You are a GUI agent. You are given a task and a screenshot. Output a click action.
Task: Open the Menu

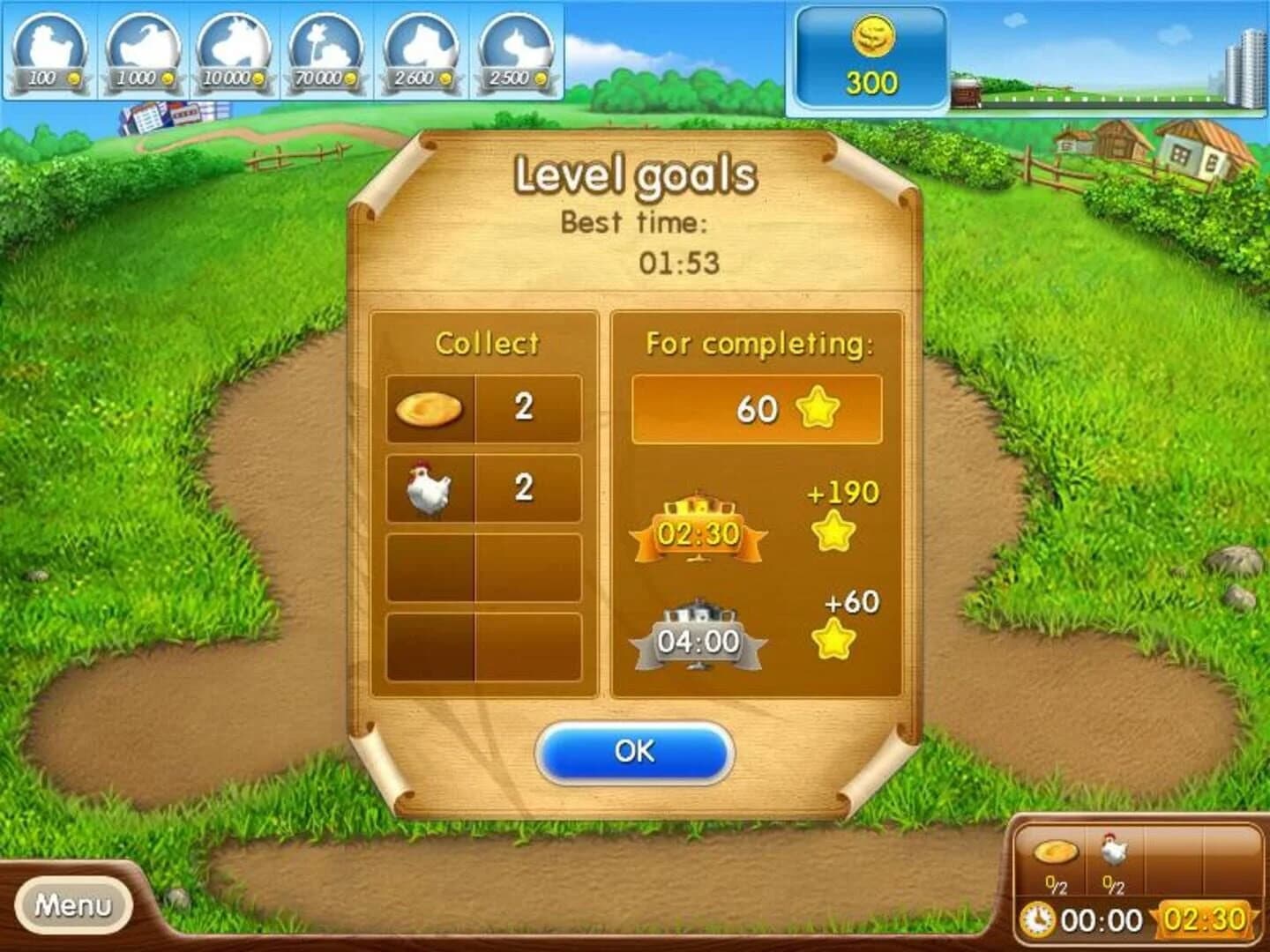pos(73,904)
